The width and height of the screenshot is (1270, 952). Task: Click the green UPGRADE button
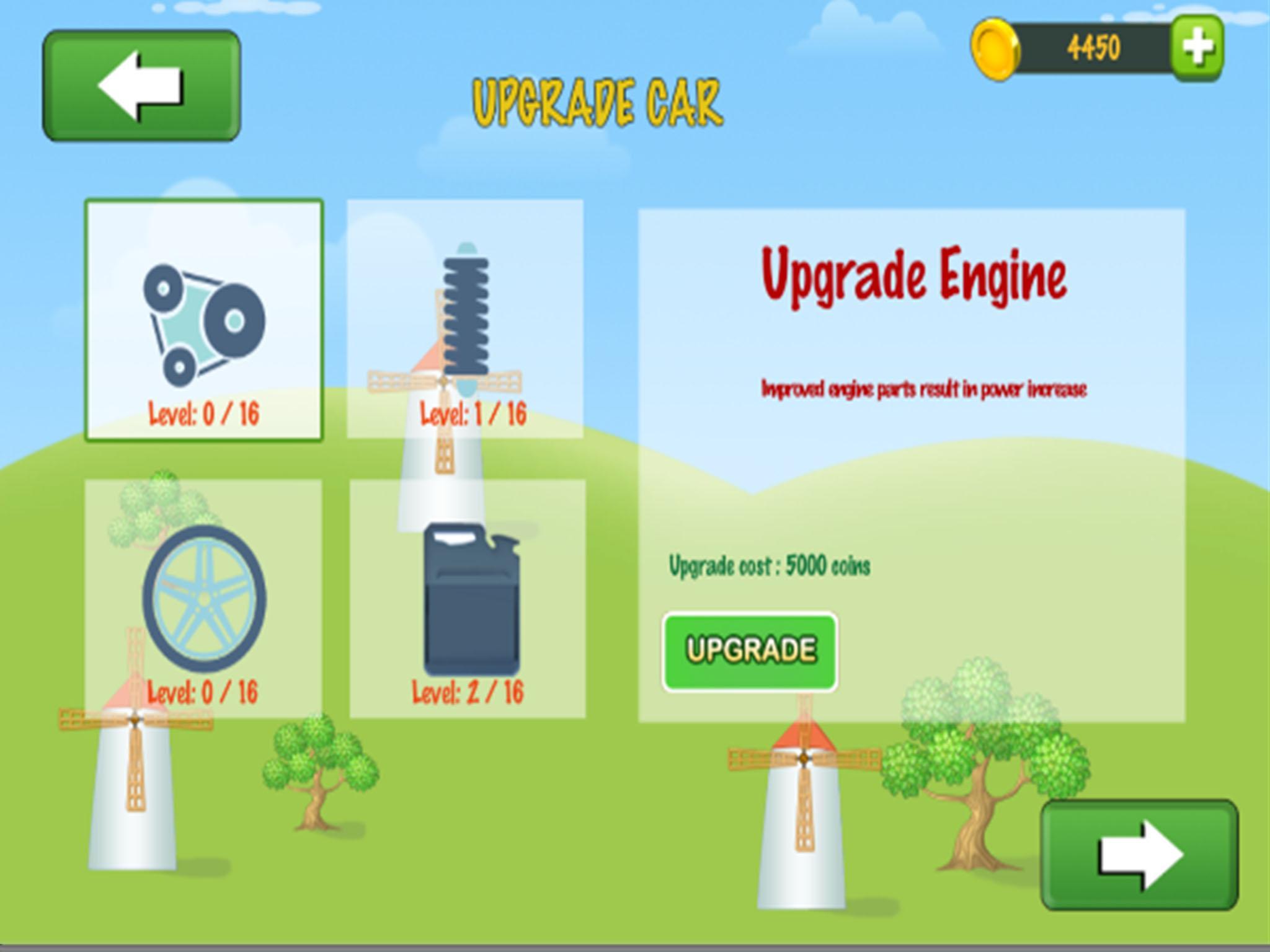[x=750, y=651]
